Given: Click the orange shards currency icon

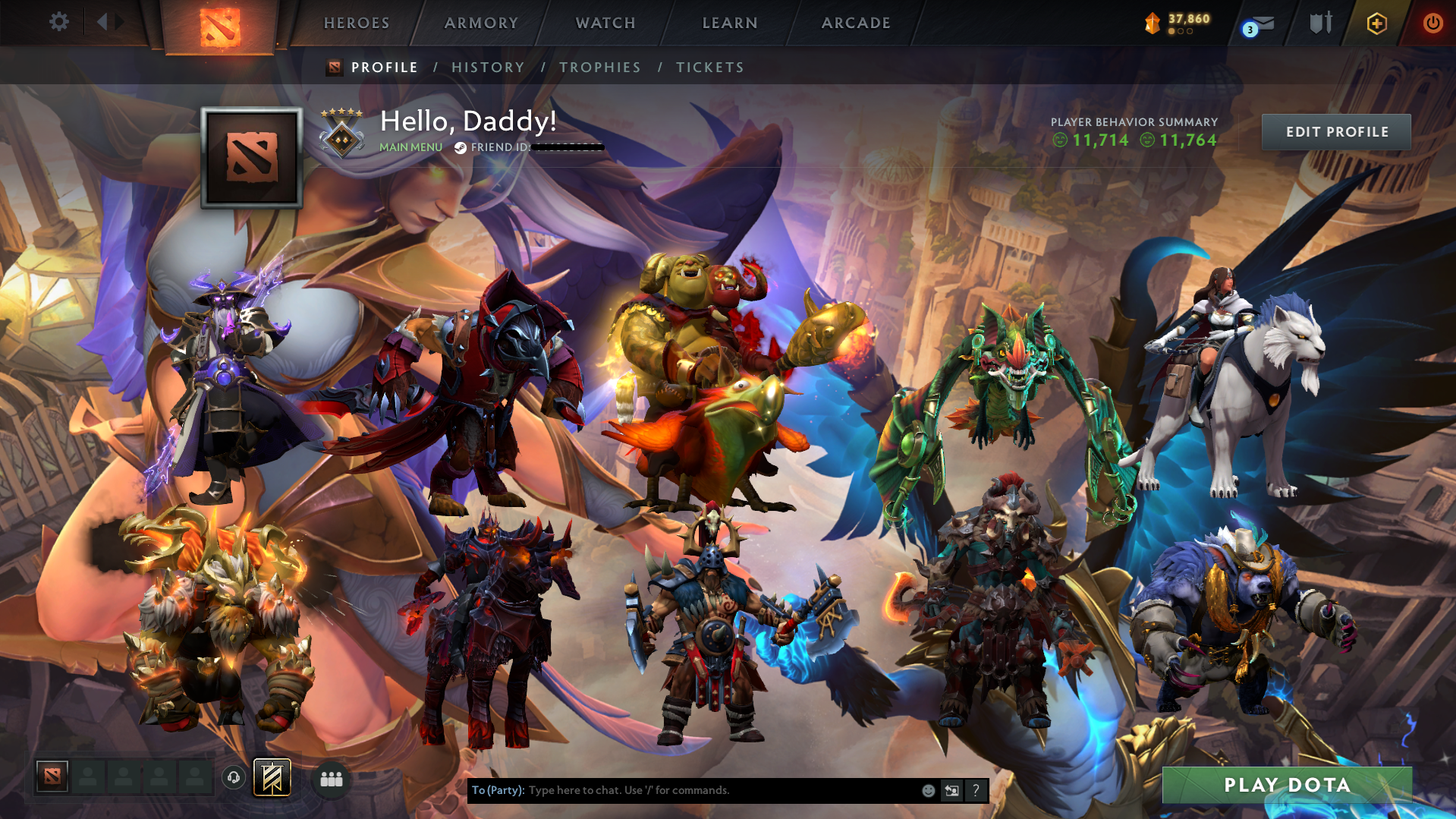Looking at the screenshot, I should pos(1152,23).
